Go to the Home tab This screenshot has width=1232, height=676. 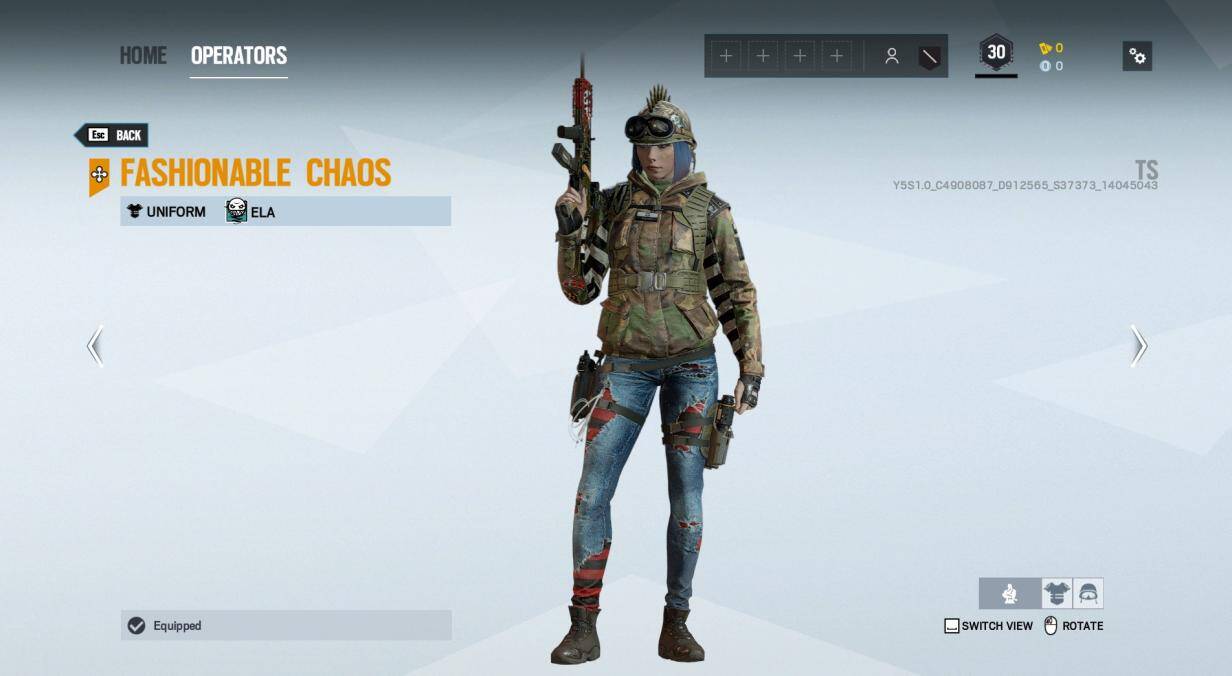(x=143, y=56)
